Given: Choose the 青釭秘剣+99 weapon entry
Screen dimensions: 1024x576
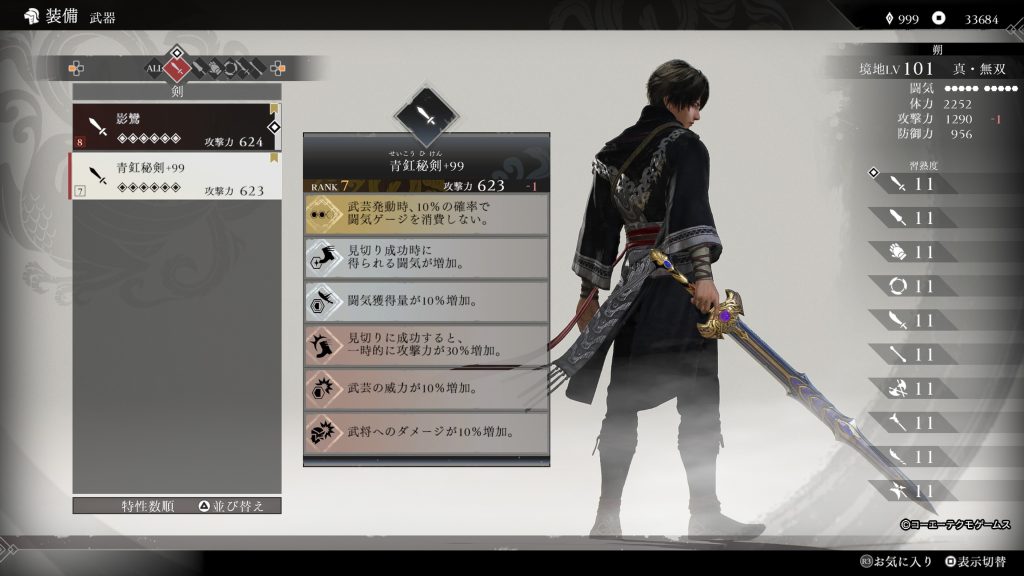Looking at the screenshot, I should [x=175, y=175].
